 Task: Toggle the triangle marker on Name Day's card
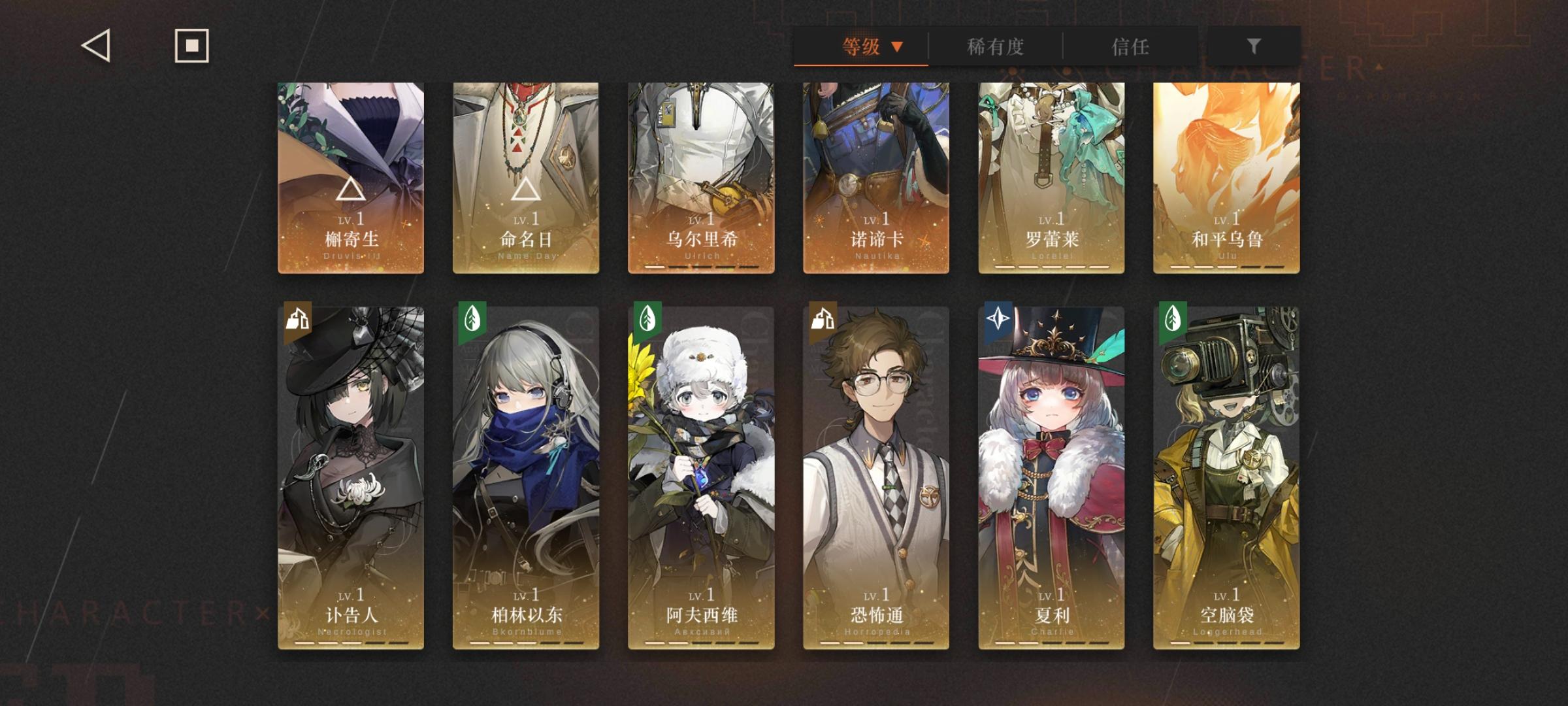click(526, 189)
